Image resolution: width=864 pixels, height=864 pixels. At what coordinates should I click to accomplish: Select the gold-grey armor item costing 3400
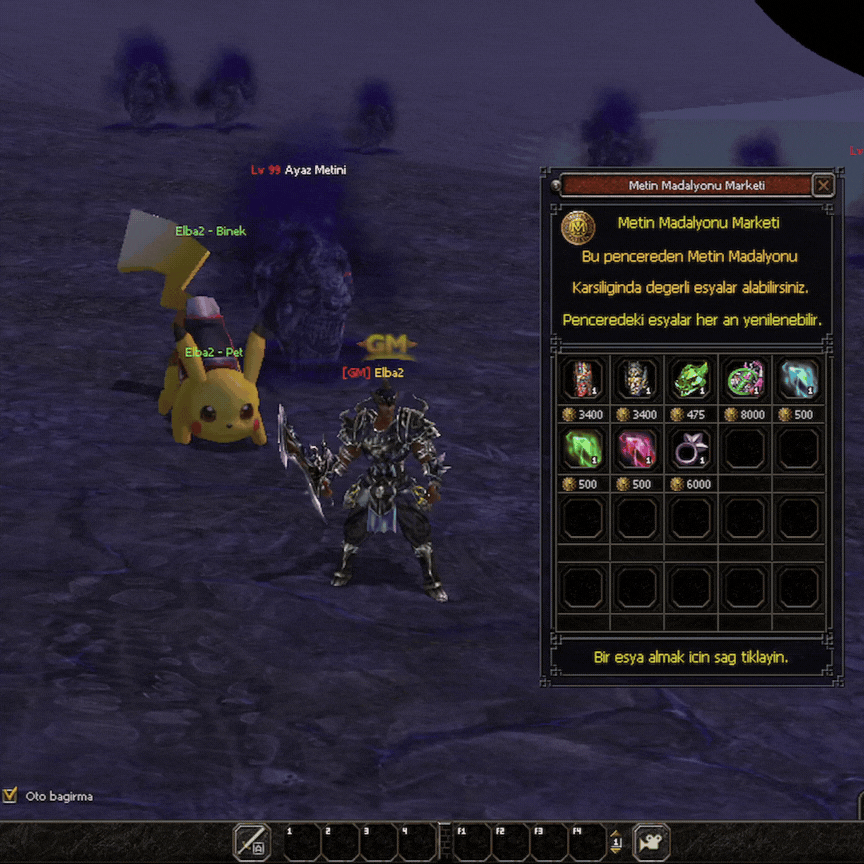(x=637, y=379)
